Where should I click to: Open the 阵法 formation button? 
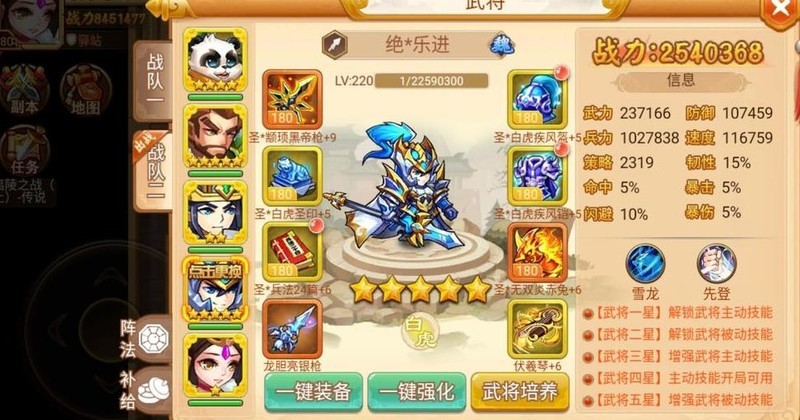click(155, 335)
